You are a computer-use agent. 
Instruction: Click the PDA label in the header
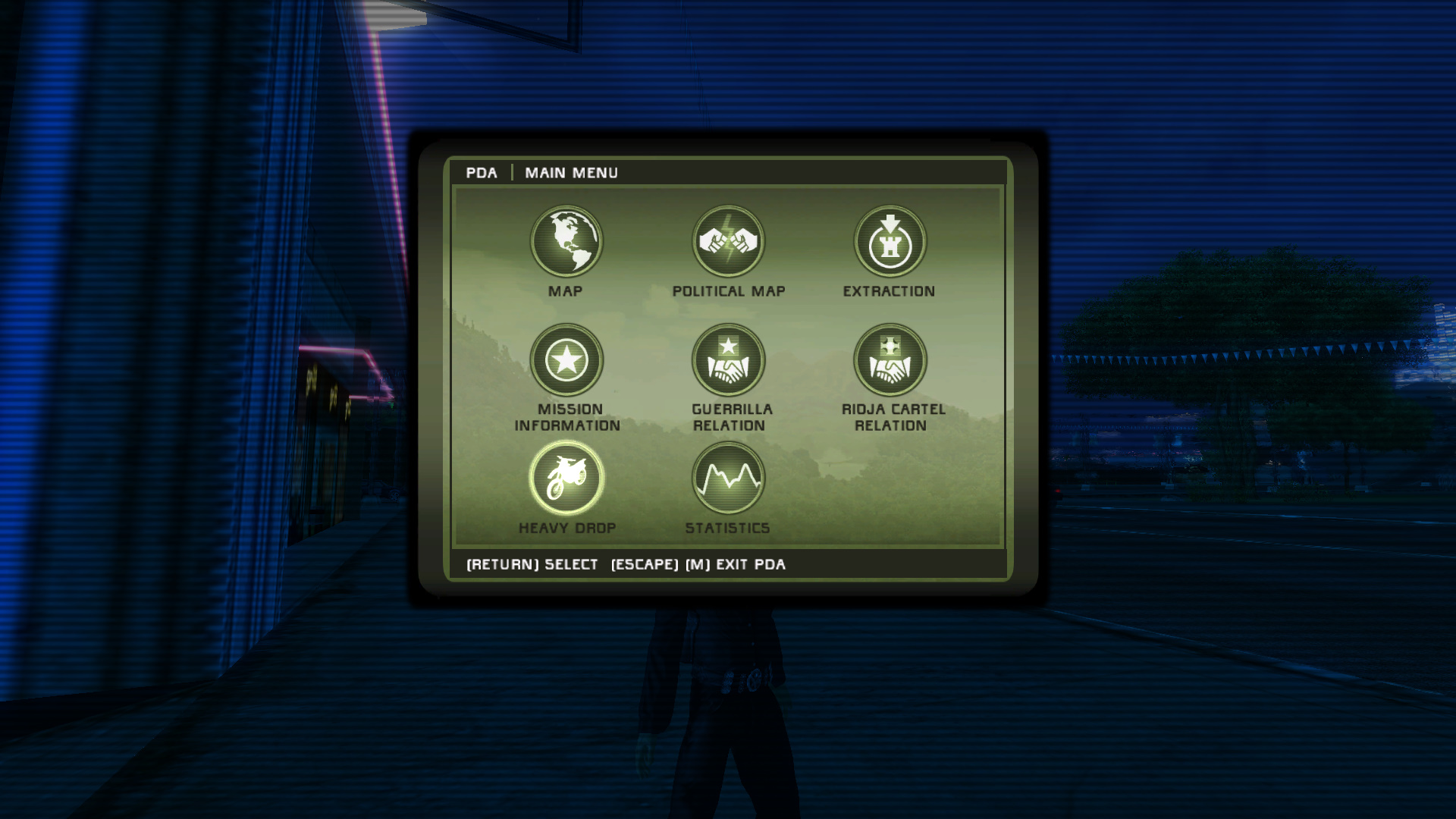point(483,173)
